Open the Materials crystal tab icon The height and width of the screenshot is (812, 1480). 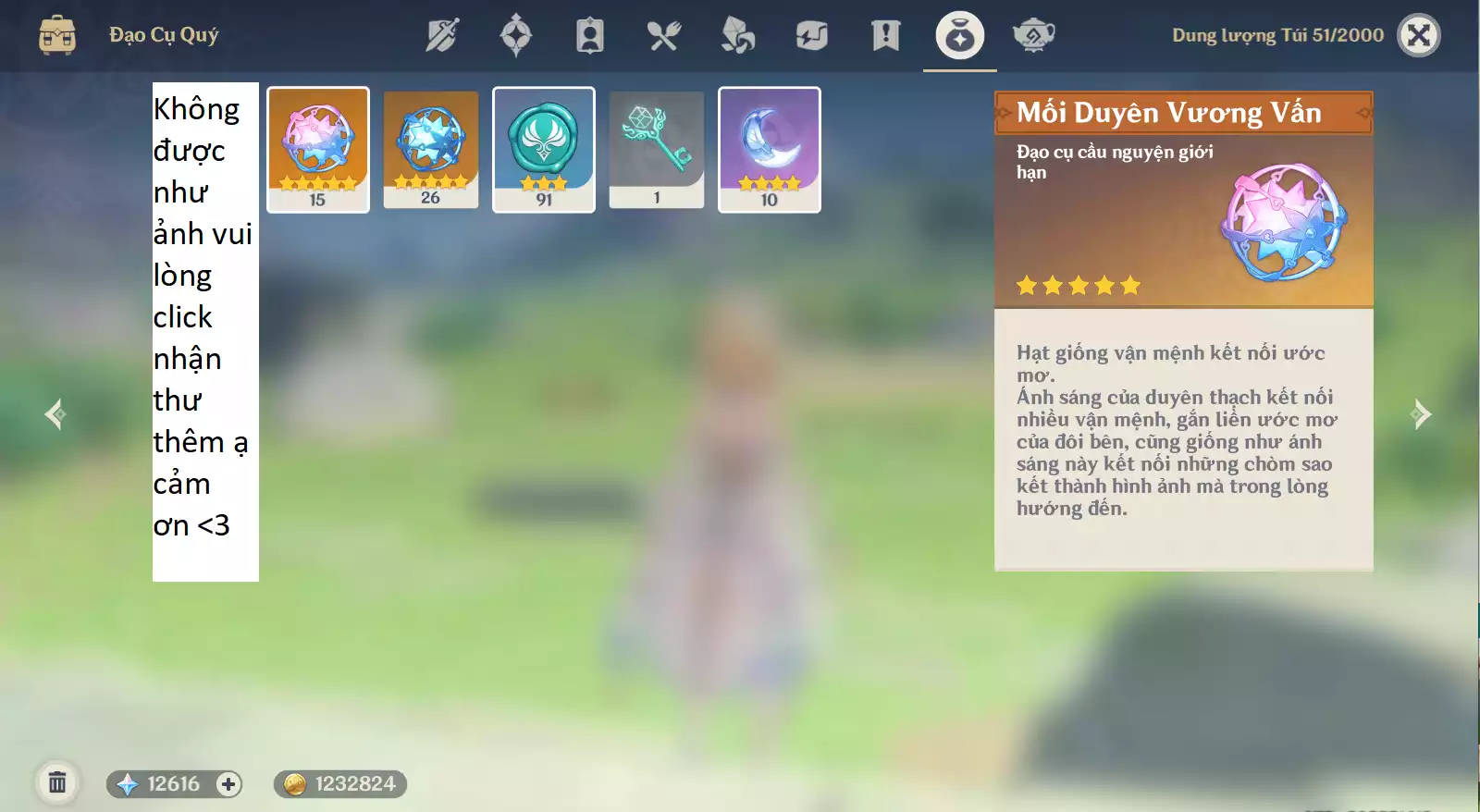pos(738,35)
